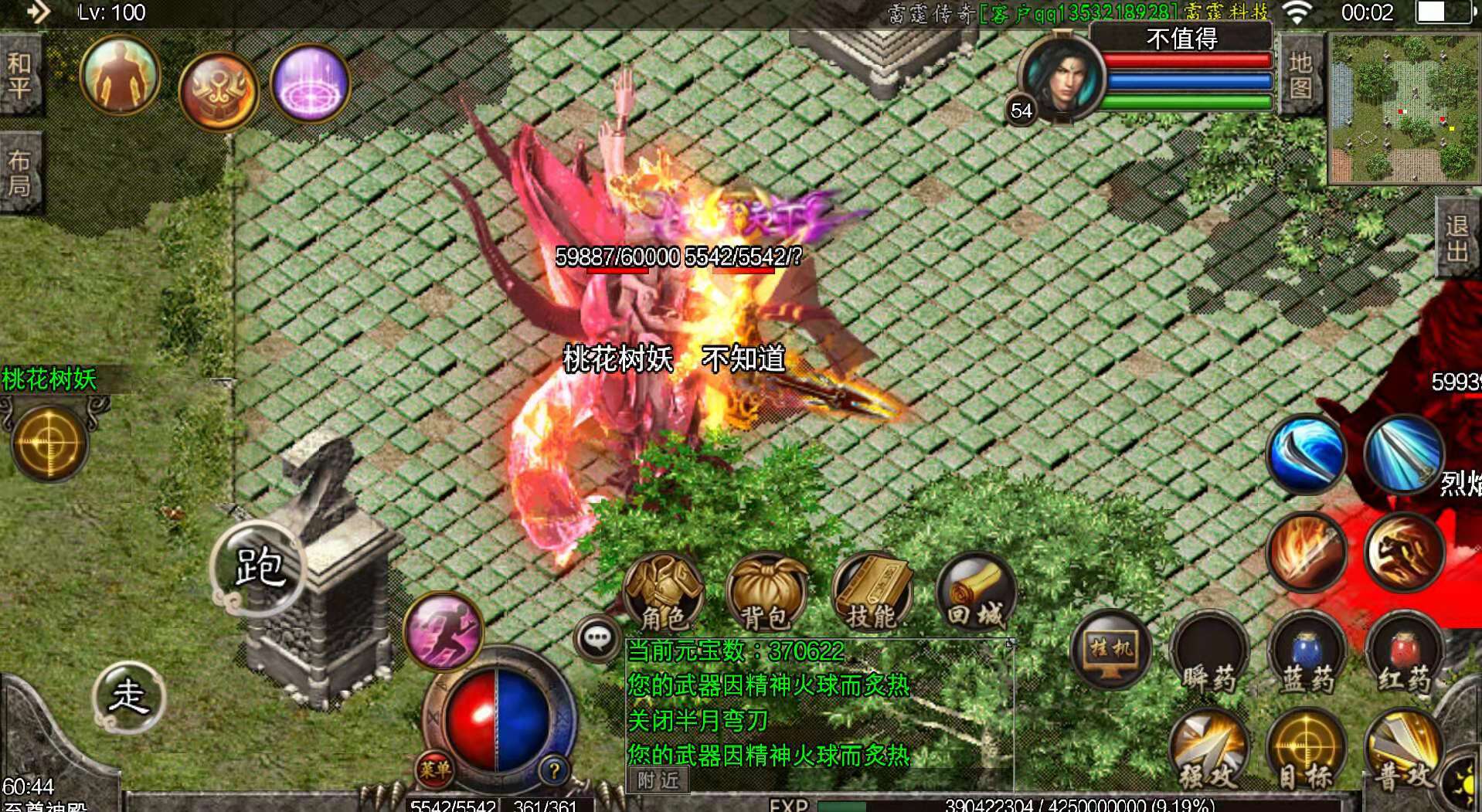Toggle the 和平 peace combat mode
Image resolution: width=1482 pixels, height=812 pixels.
(x=21, y=73)
